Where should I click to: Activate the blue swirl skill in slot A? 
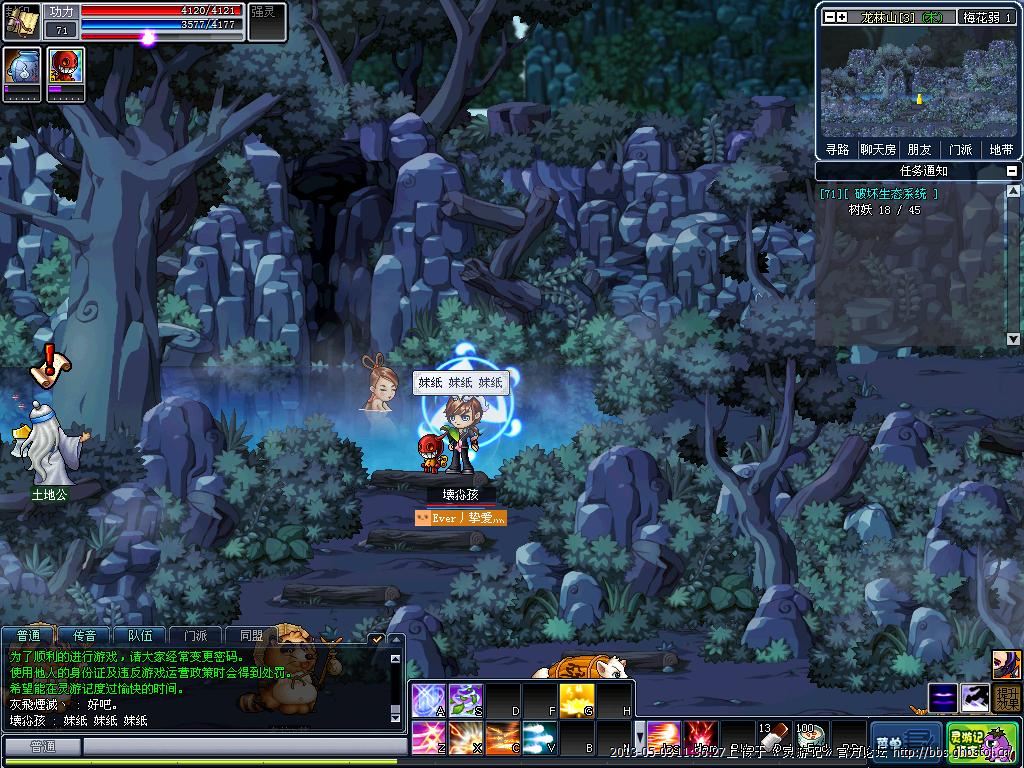point(428,699)
